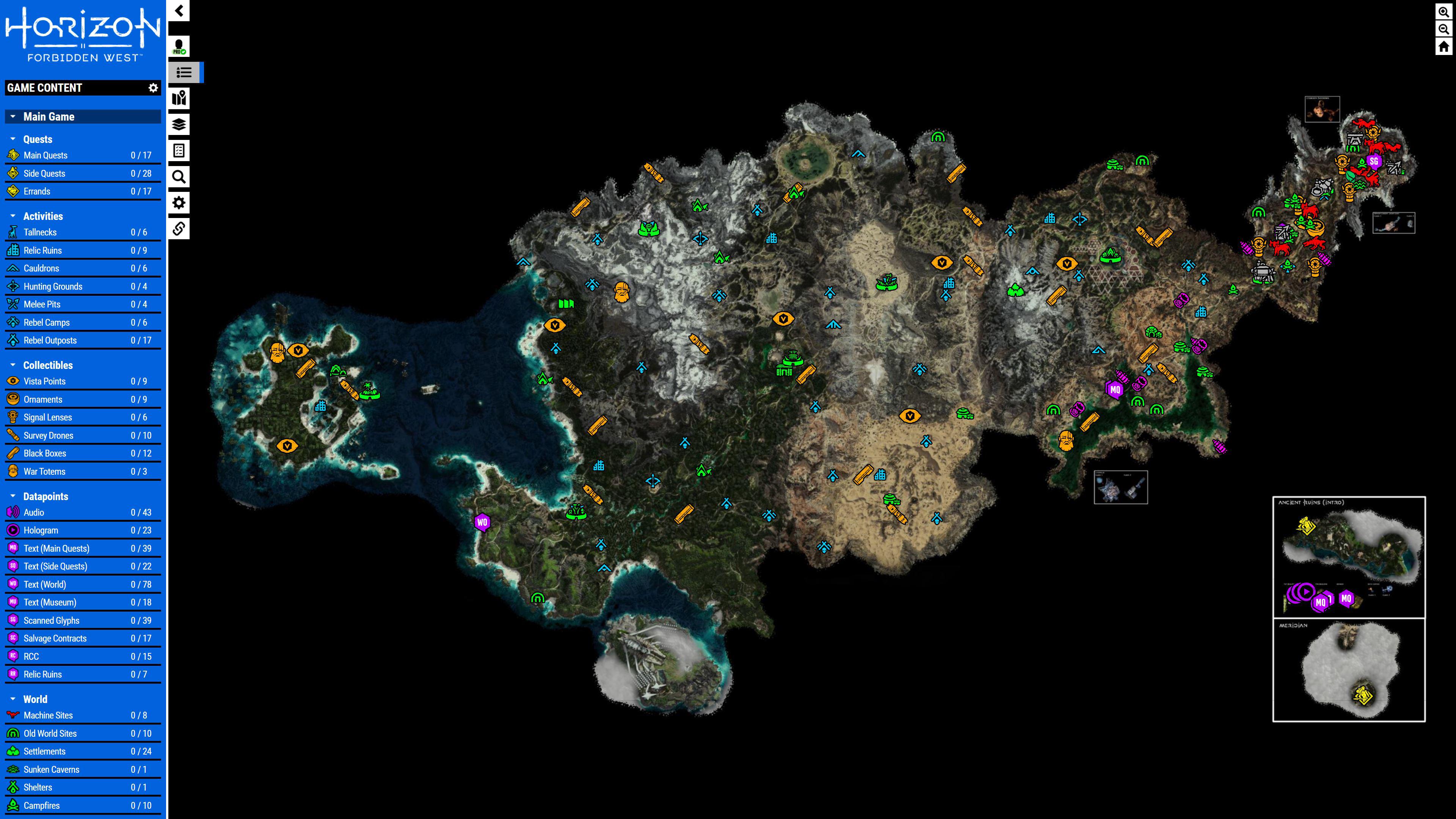The image size is (1456, 819).
Task: Open the notes checklist panel
Action: (179, 151)
